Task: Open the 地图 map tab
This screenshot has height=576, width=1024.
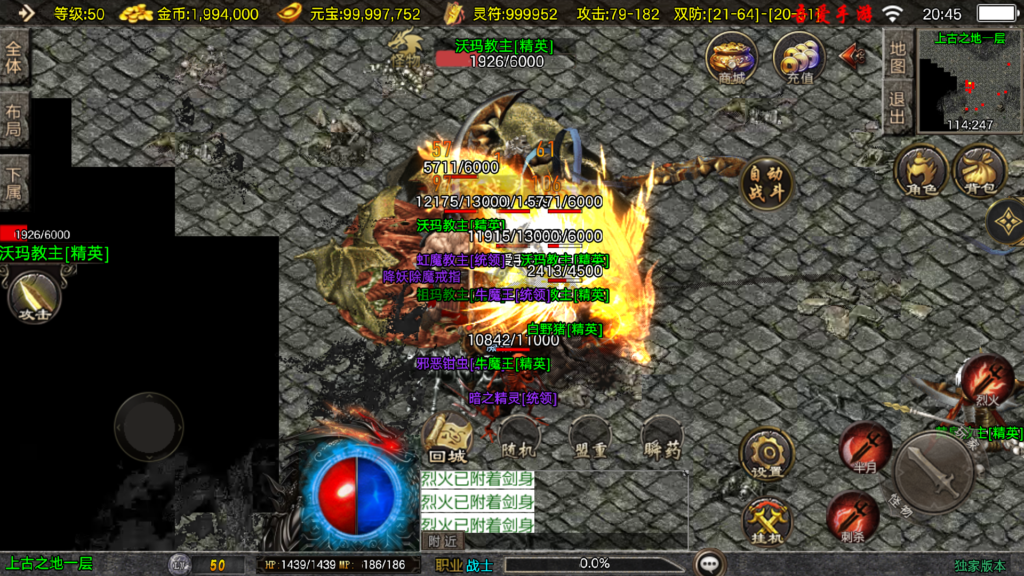Action: (x=897, y=55)
